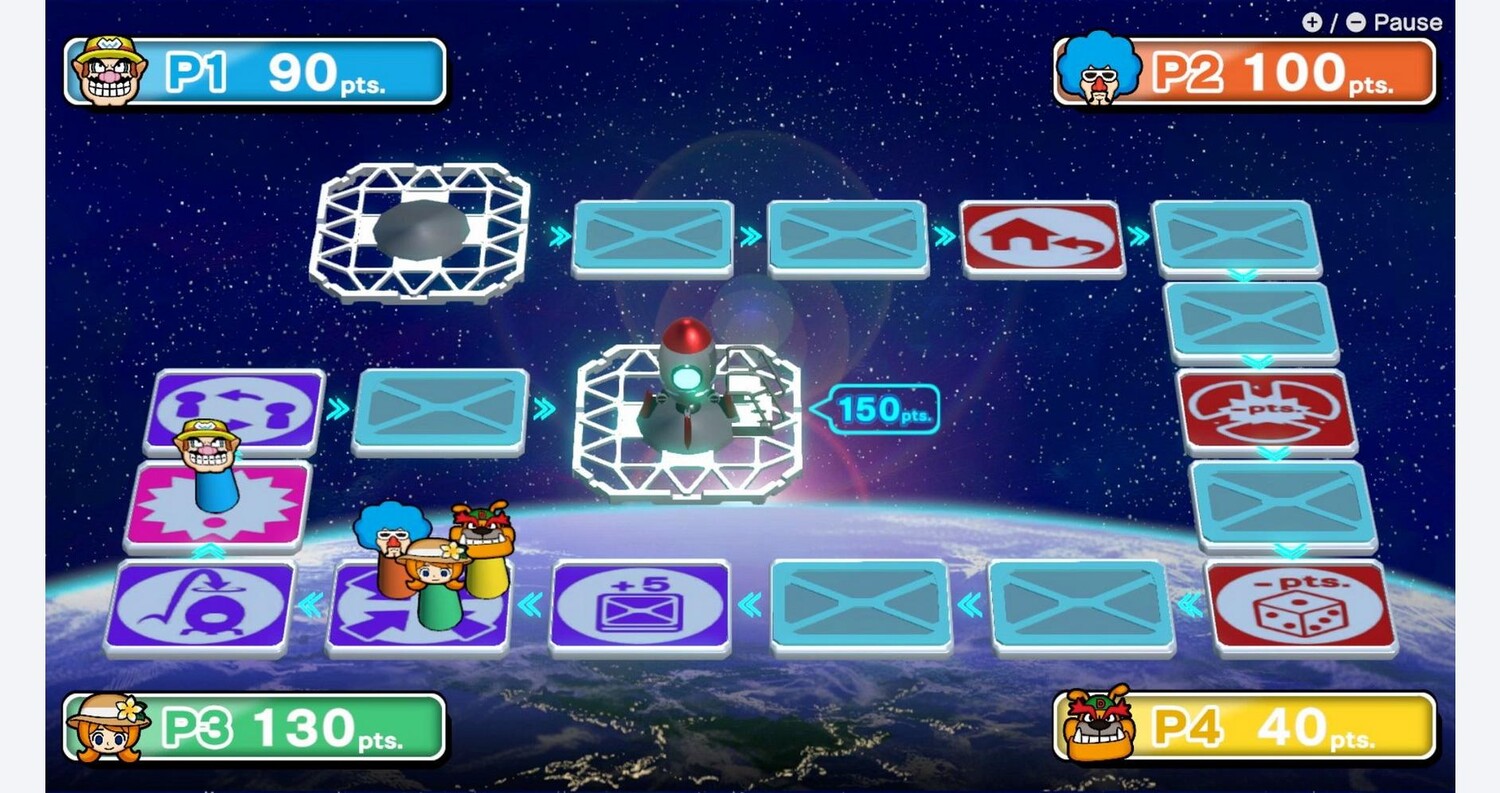Select the purple swap-pawns tile
1500x793 pixels.
click(x=236, y=408)
